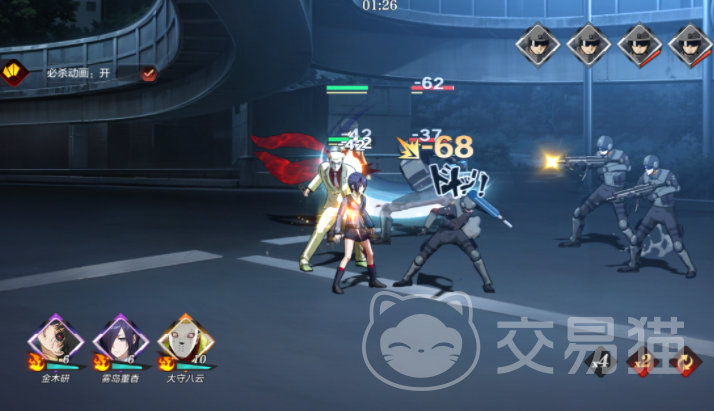Toggle the 必杀动画 checkbox
Screen dimensions: 714x411
[148, 73]
